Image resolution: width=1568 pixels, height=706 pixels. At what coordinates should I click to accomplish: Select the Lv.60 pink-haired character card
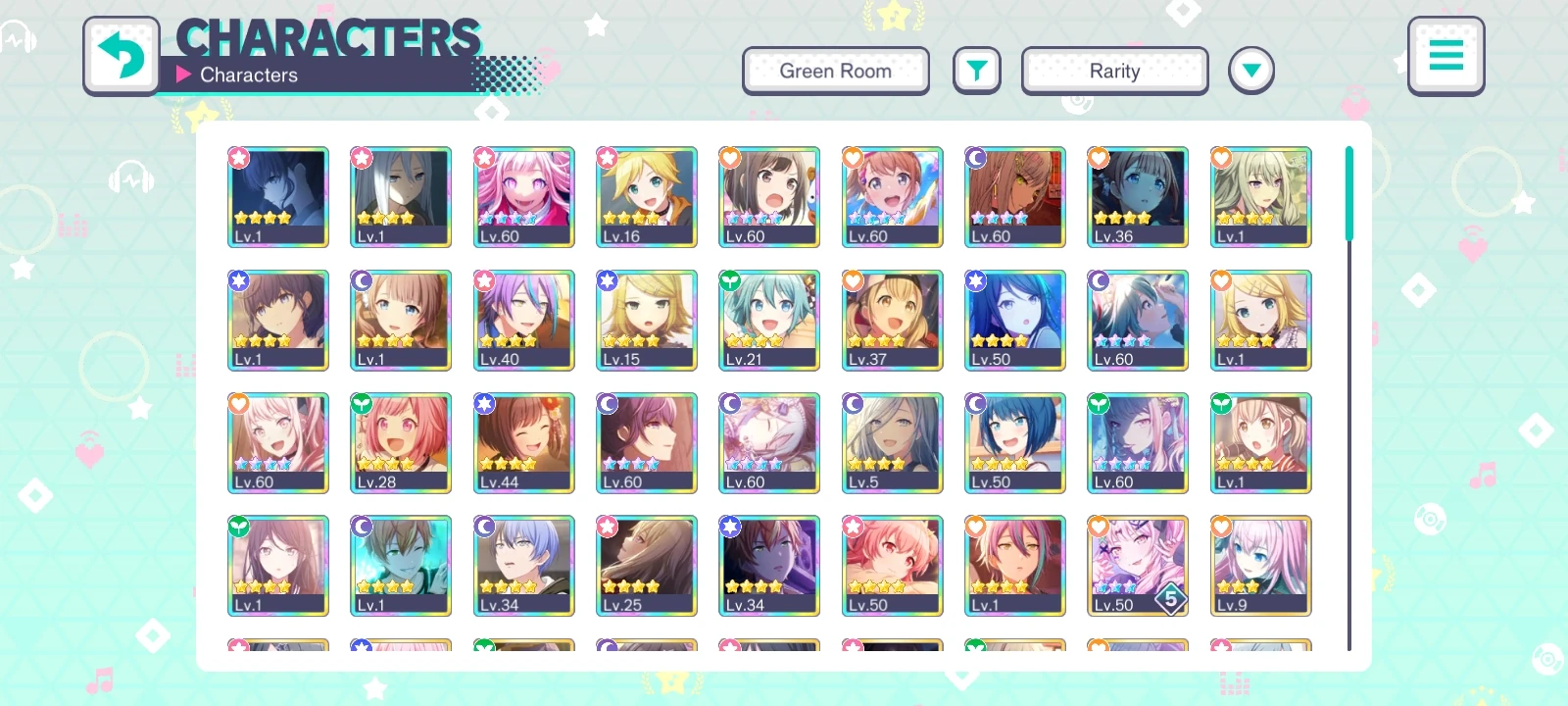[524, 196]
